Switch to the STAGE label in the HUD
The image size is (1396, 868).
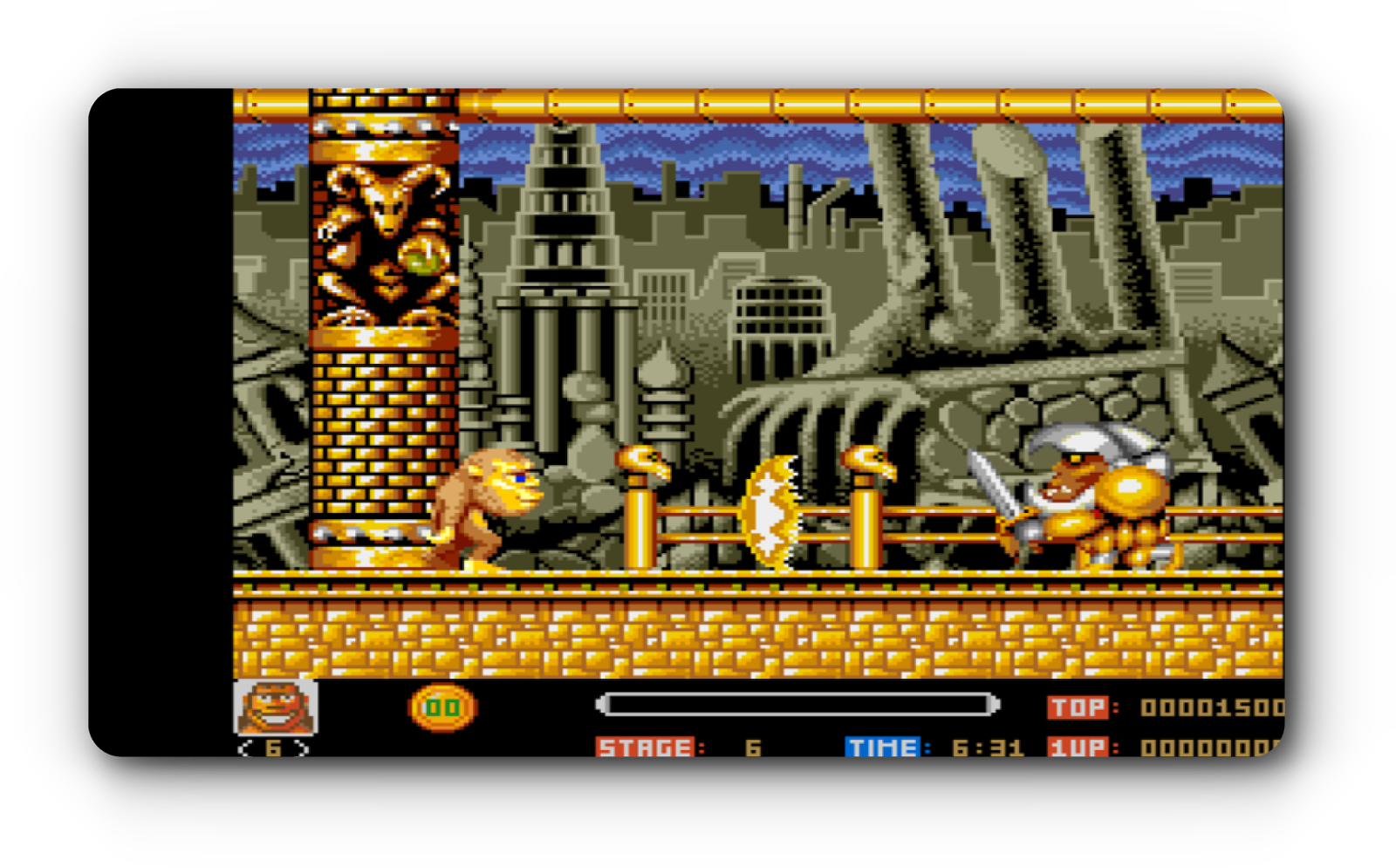click(646, 747)
